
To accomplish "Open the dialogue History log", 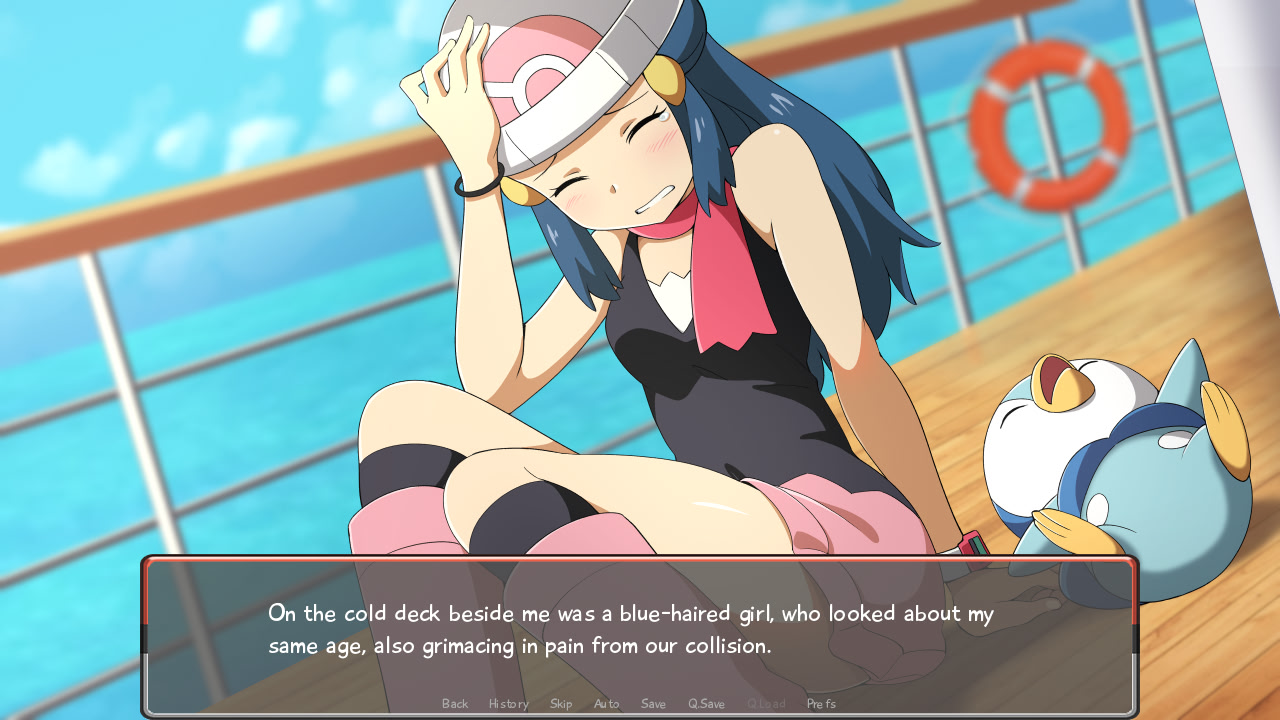I will point(508,704).
